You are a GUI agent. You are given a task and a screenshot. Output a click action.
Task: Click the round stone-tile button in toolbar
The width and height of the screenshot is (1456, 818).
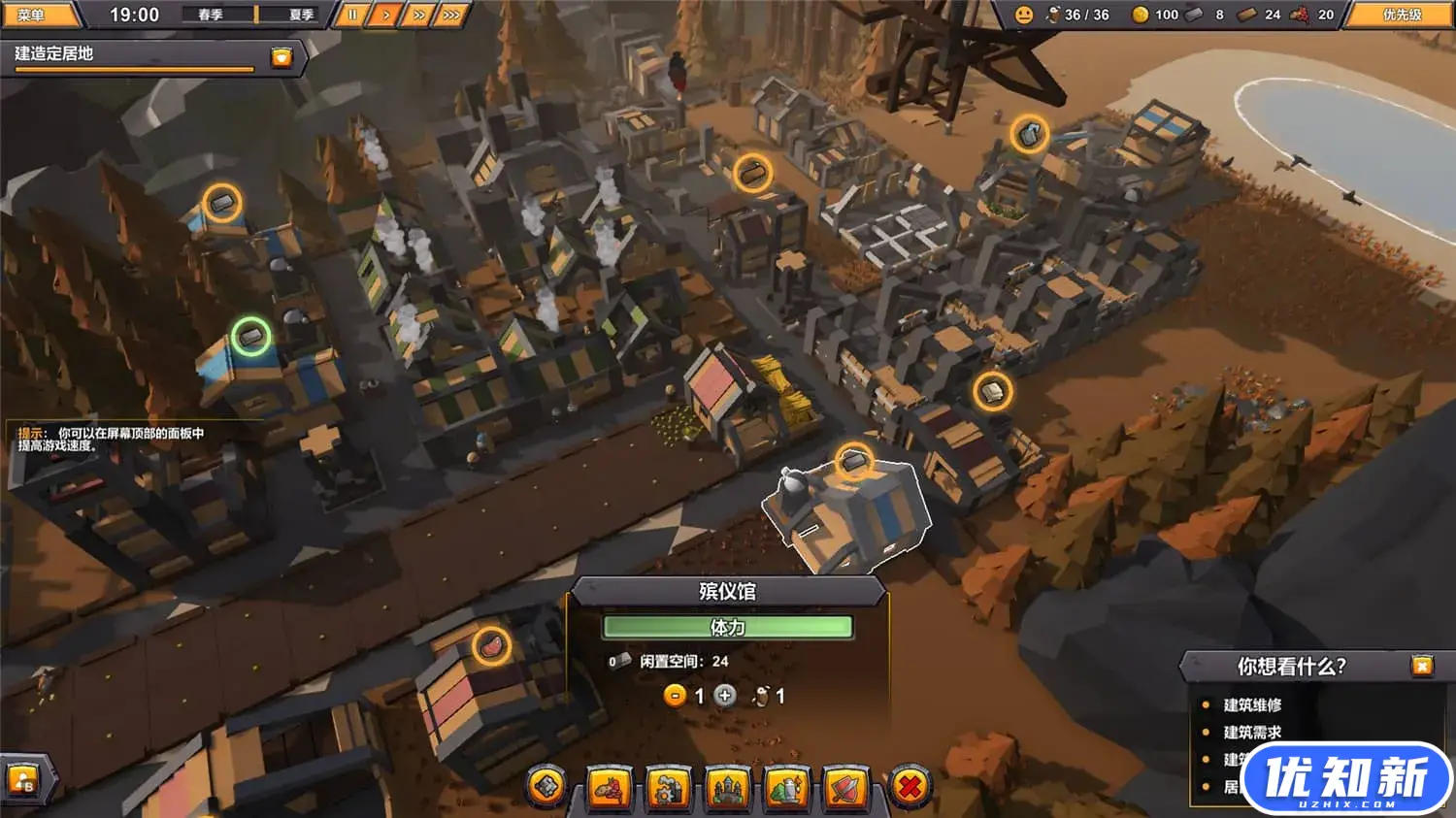pos(546,787)
